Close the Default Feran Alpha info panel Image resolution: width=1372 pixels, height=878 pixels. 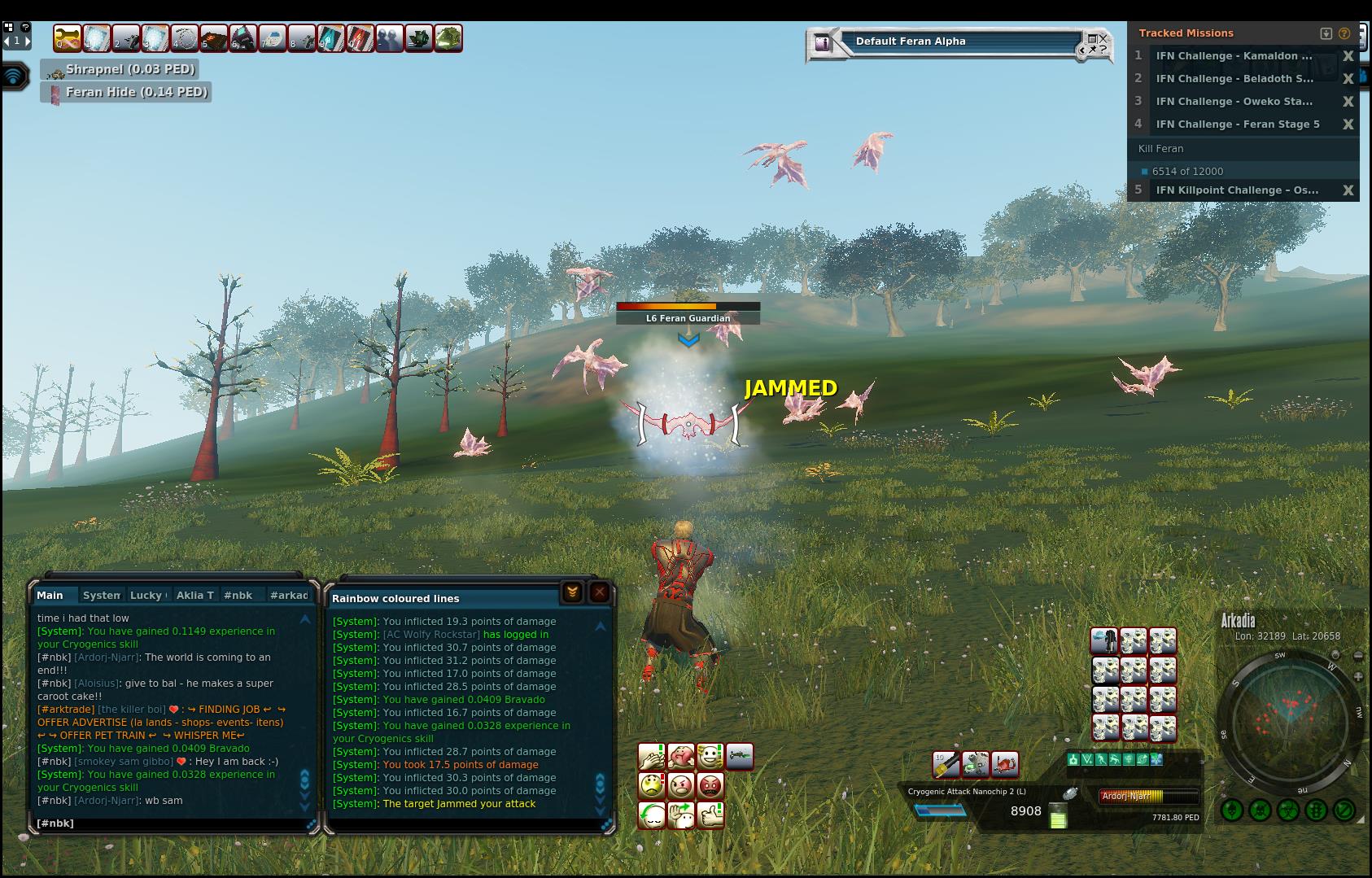1103,37
